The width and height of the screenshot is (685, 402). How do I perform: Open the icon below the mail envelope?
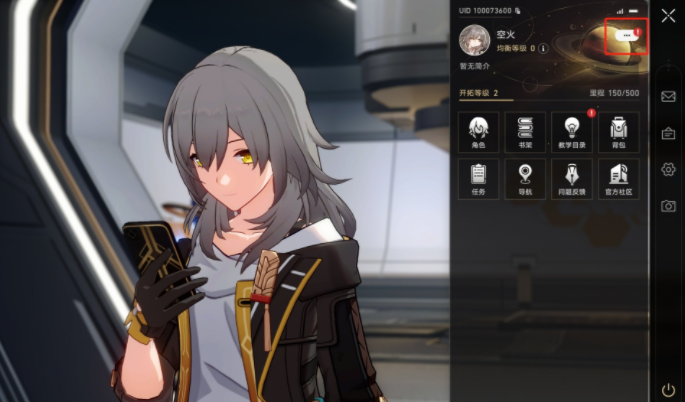(668, 133)
